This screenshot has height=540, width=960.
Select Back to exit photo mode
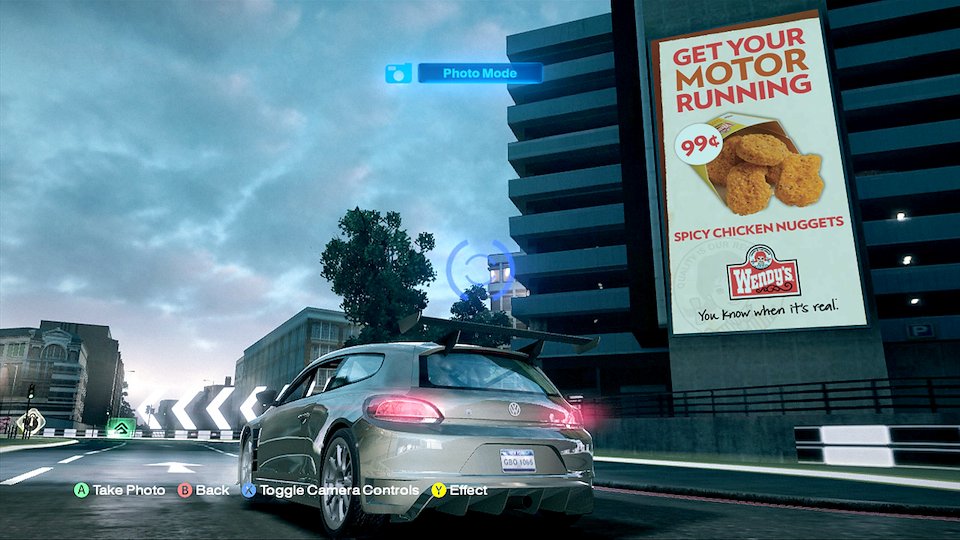tap(203, 490)
